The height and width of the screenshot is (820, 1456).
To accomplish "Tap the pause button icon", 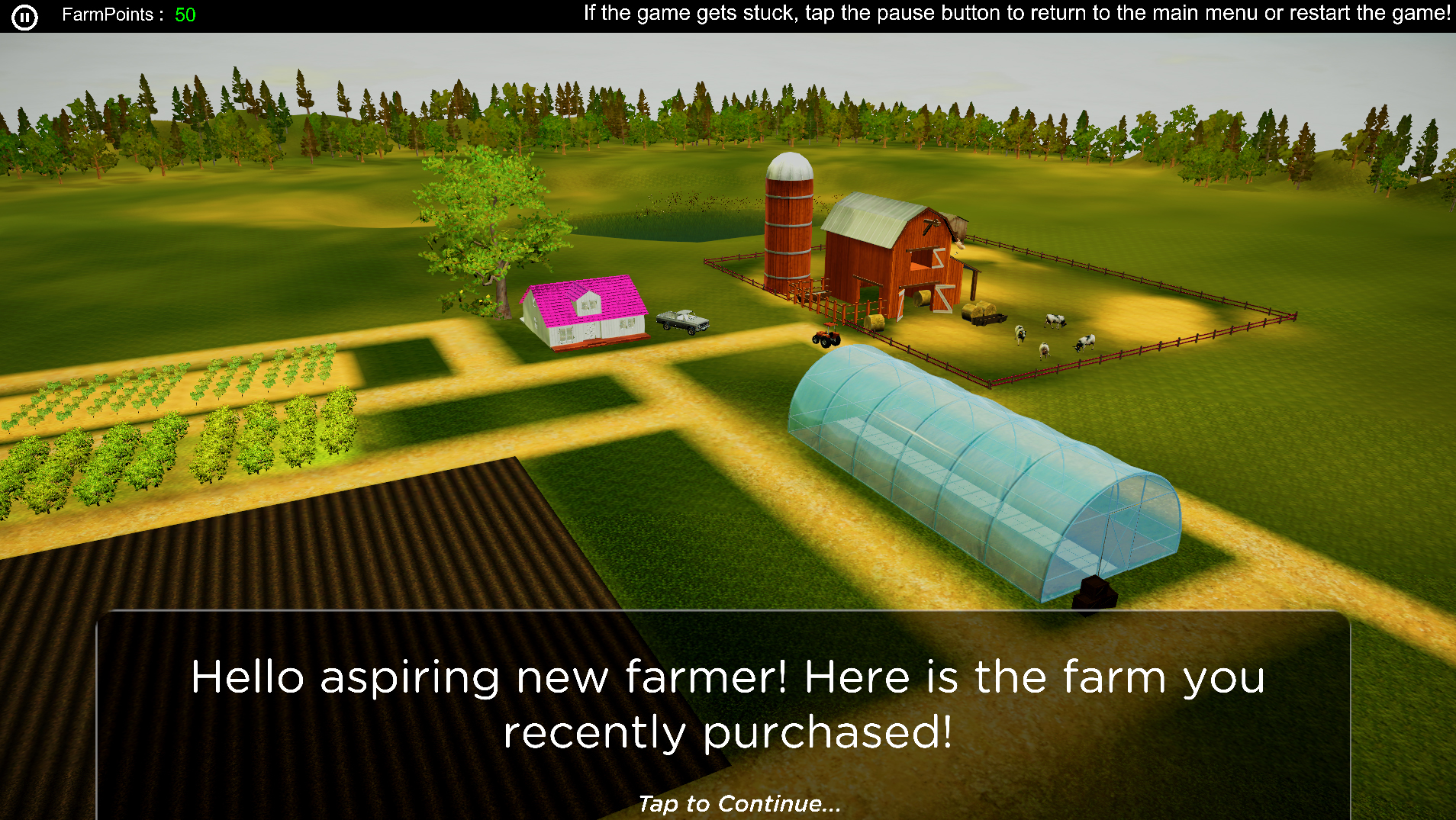I will coord(24,16).
